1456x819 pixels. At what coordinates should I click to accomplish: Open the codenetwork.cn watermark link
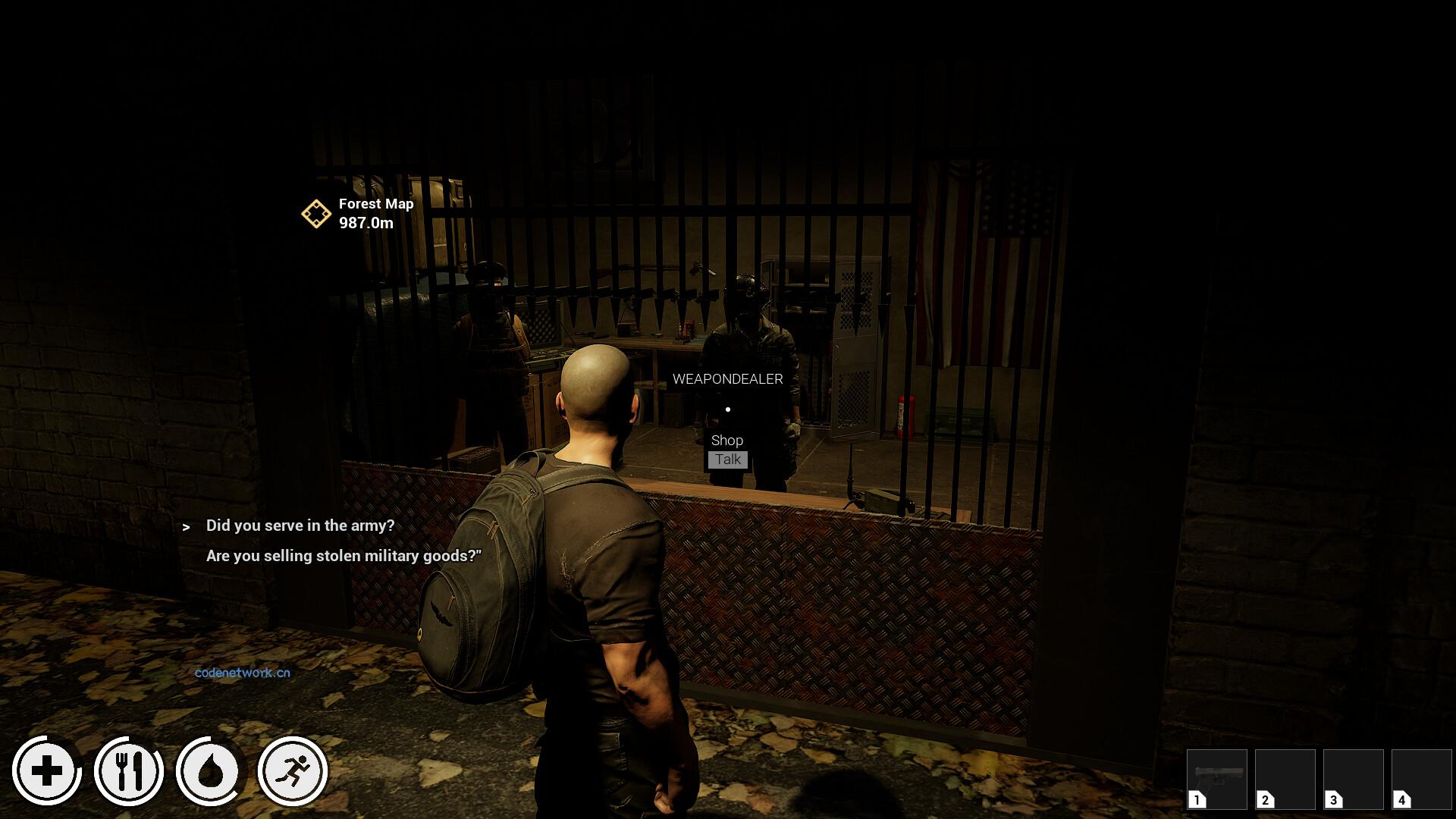tap(243, 673)
